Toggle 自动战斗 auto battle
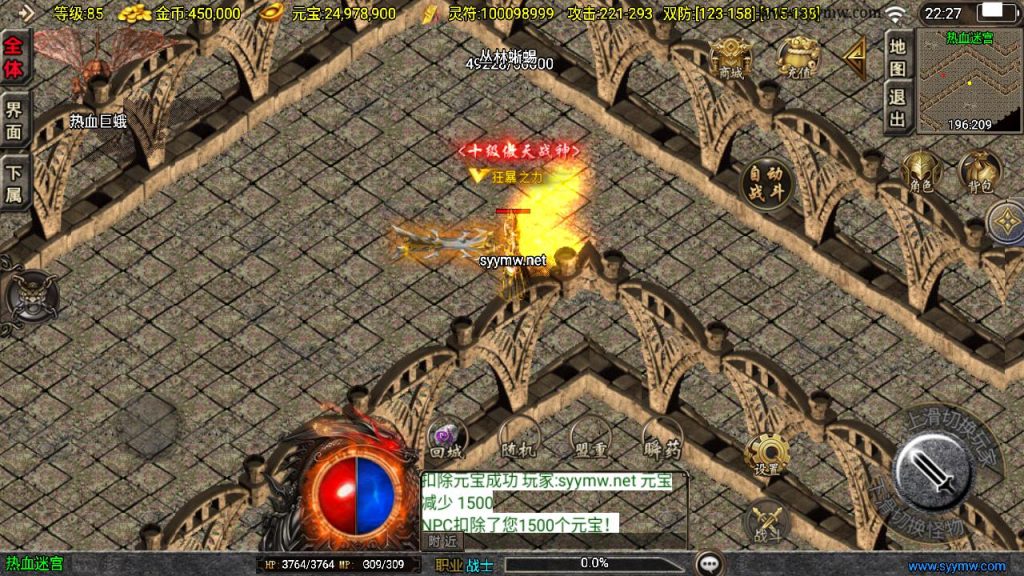1024x576 pixels. coord(767,184)
